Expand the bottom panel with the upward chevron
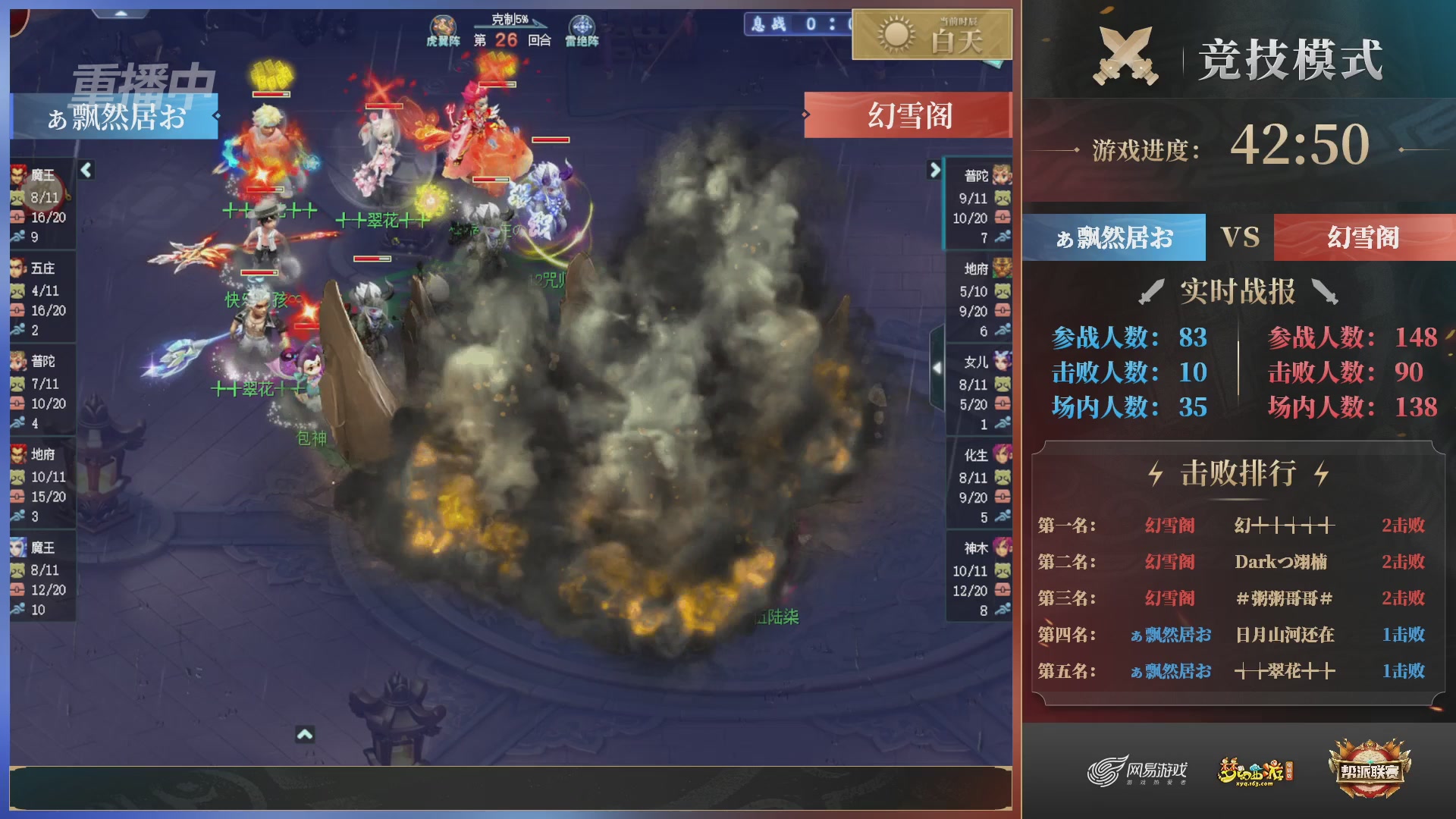This screenshot has height=819, width=1456. point(305,734)
